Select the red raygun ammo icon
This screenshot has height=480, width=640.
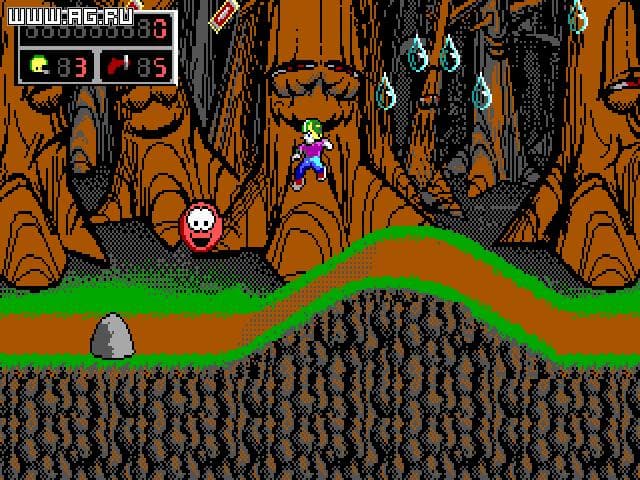point(121,66)
